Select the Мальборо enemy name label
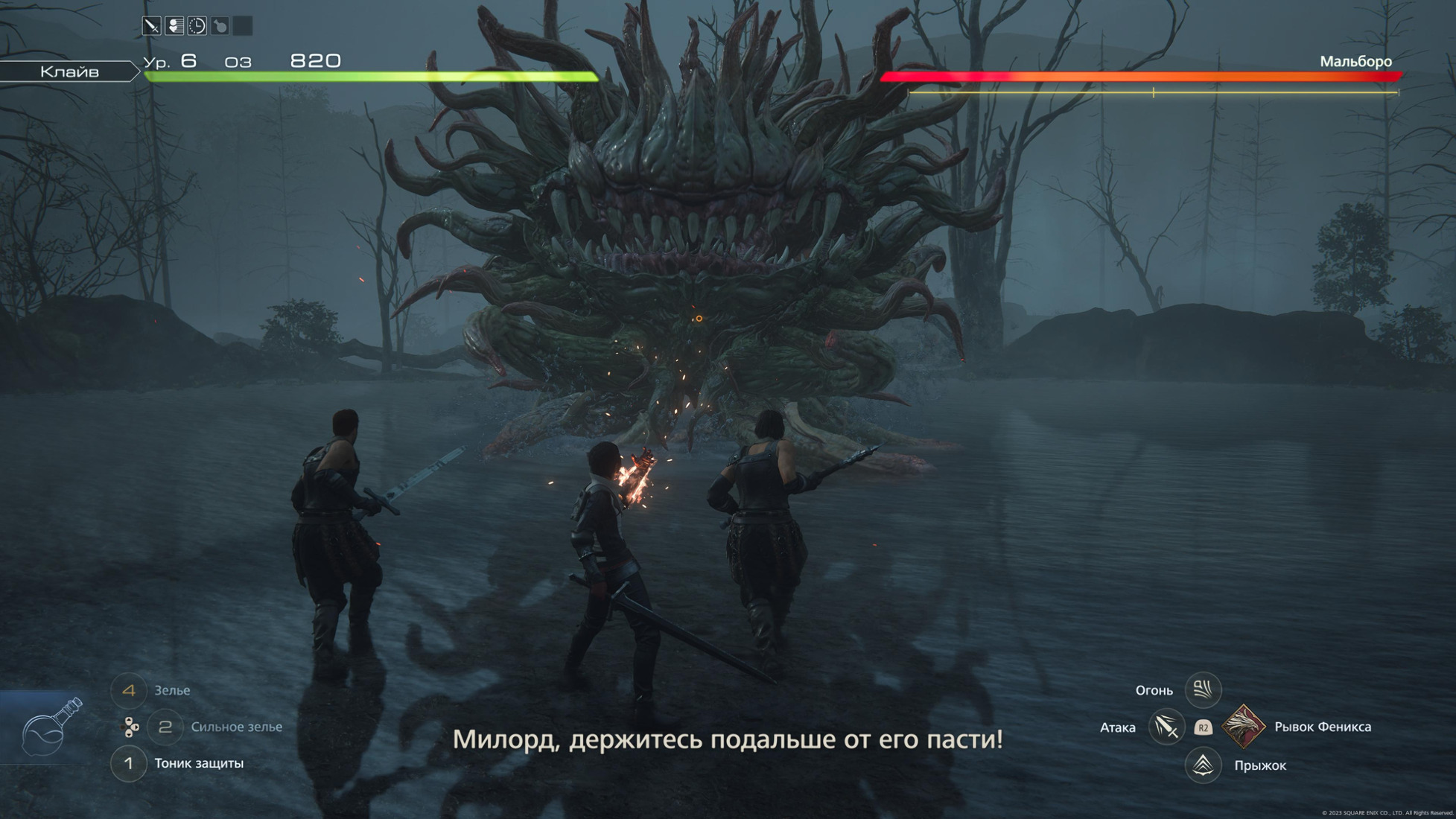This screenshot has width=1456, height=819. coord(1355,62)
